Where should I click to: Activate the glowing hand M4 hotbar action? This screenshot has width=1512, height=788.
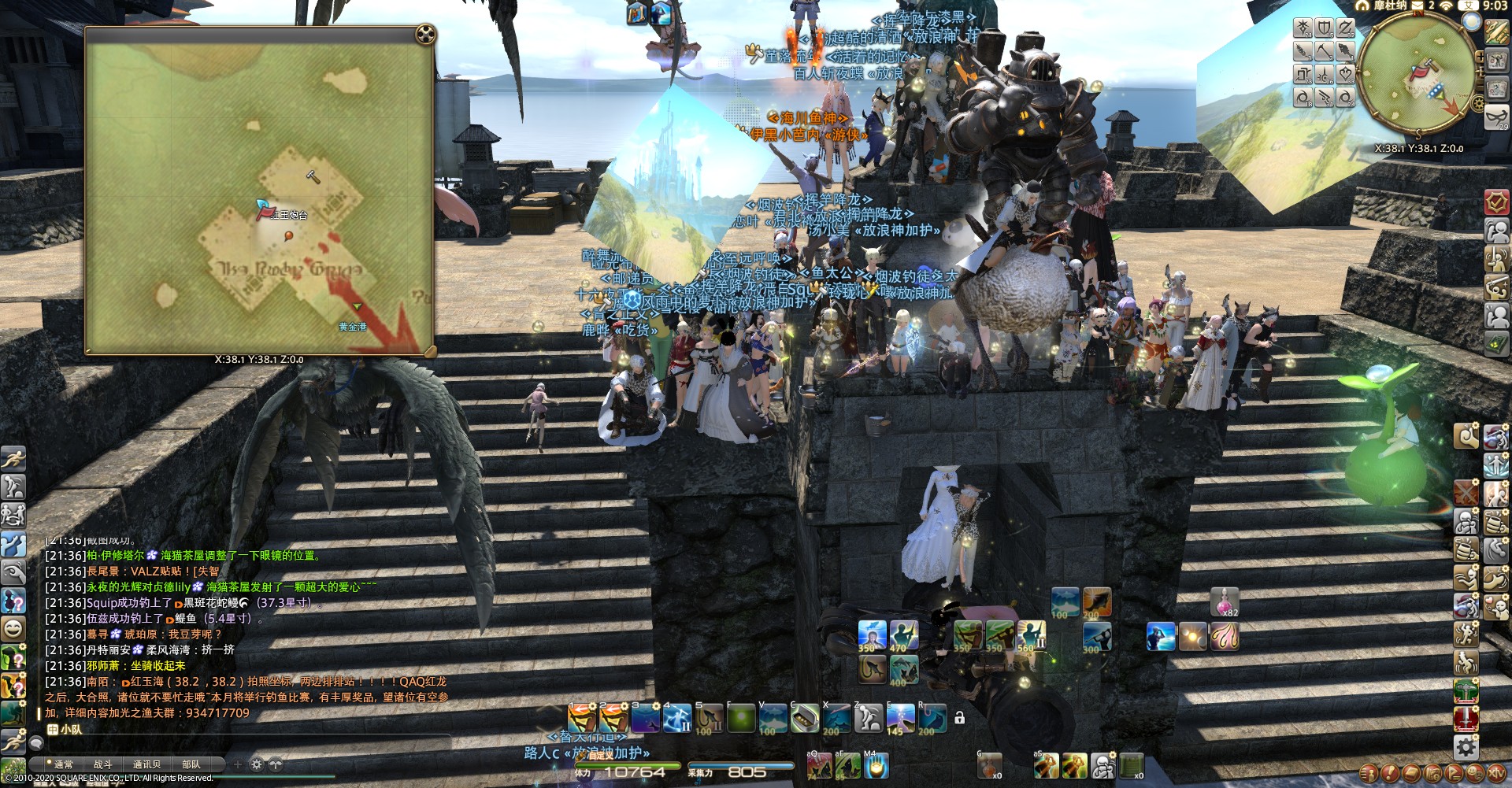[x=876, y=765]
